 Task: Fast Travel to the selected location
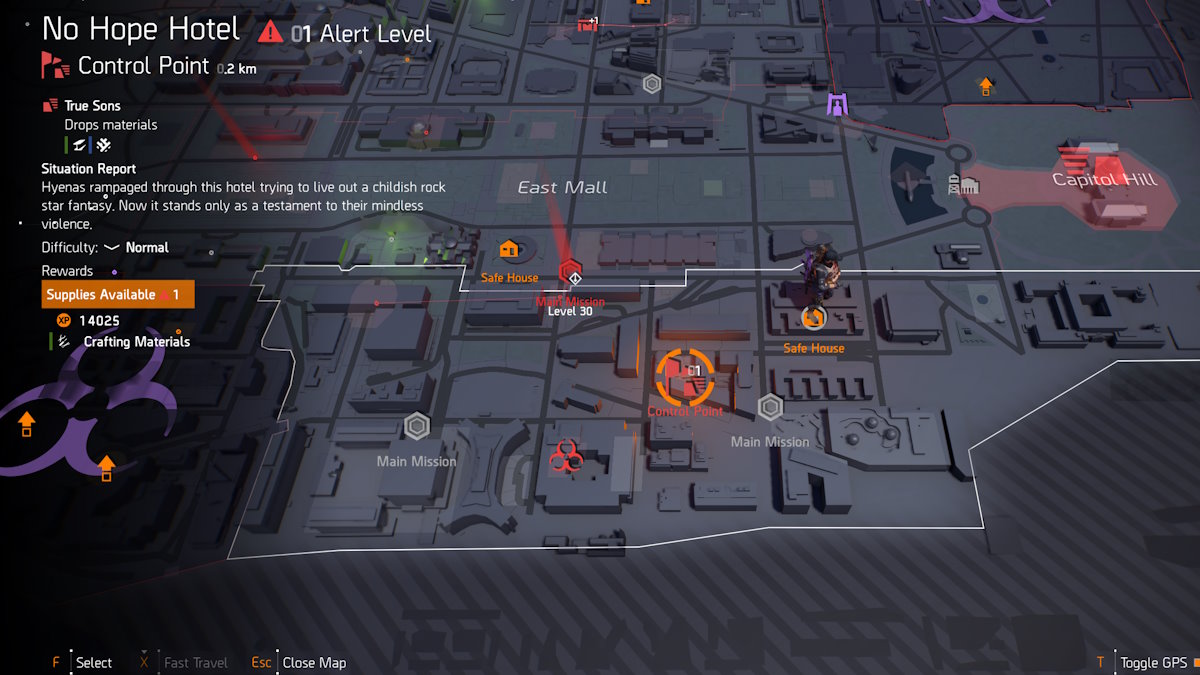[x=195, y=662]
